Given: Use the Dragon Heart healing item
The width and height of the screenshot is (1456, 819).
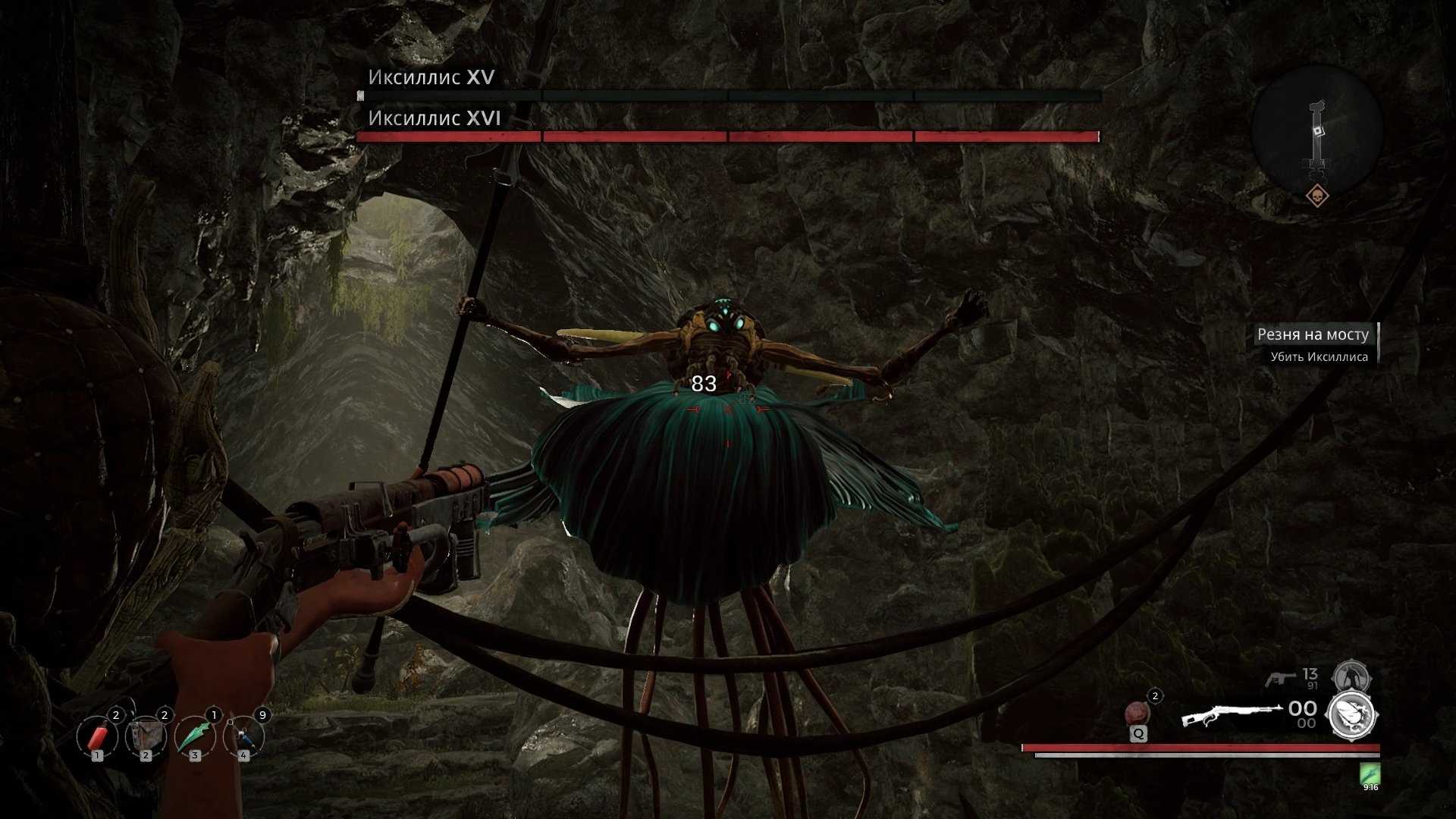Looking at the screenshot, I should (1137, 714).
